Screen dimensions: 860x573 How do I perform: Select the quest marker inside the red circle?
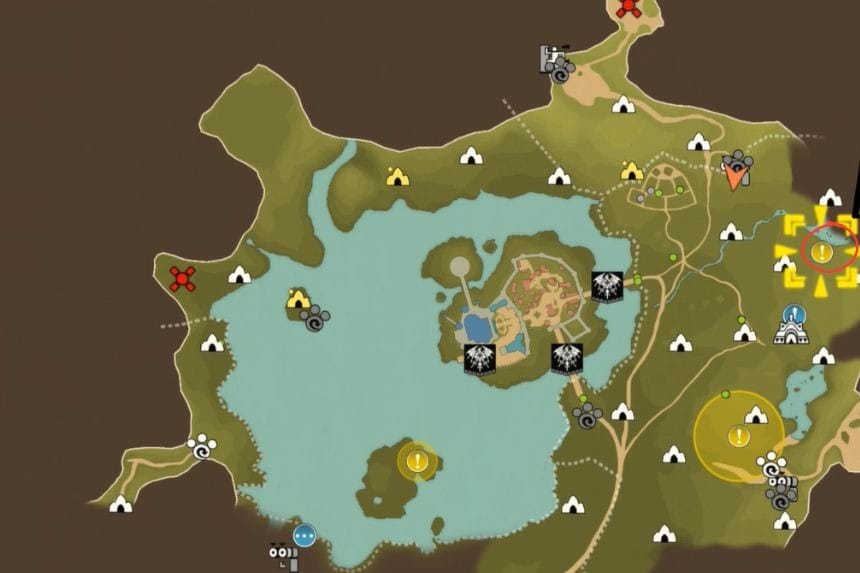[x=820, y=252]
